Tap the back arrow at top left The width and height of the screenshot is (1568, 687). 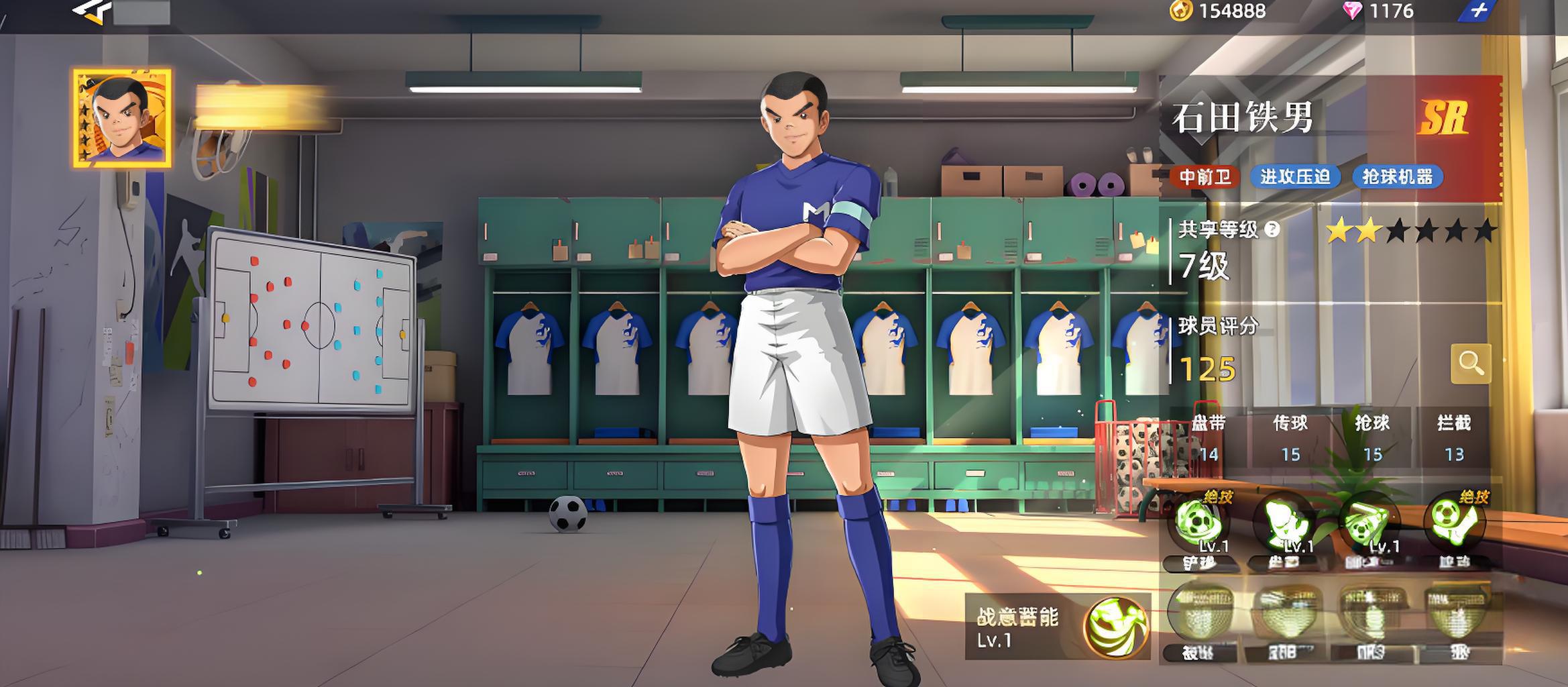tap(91, 11)
